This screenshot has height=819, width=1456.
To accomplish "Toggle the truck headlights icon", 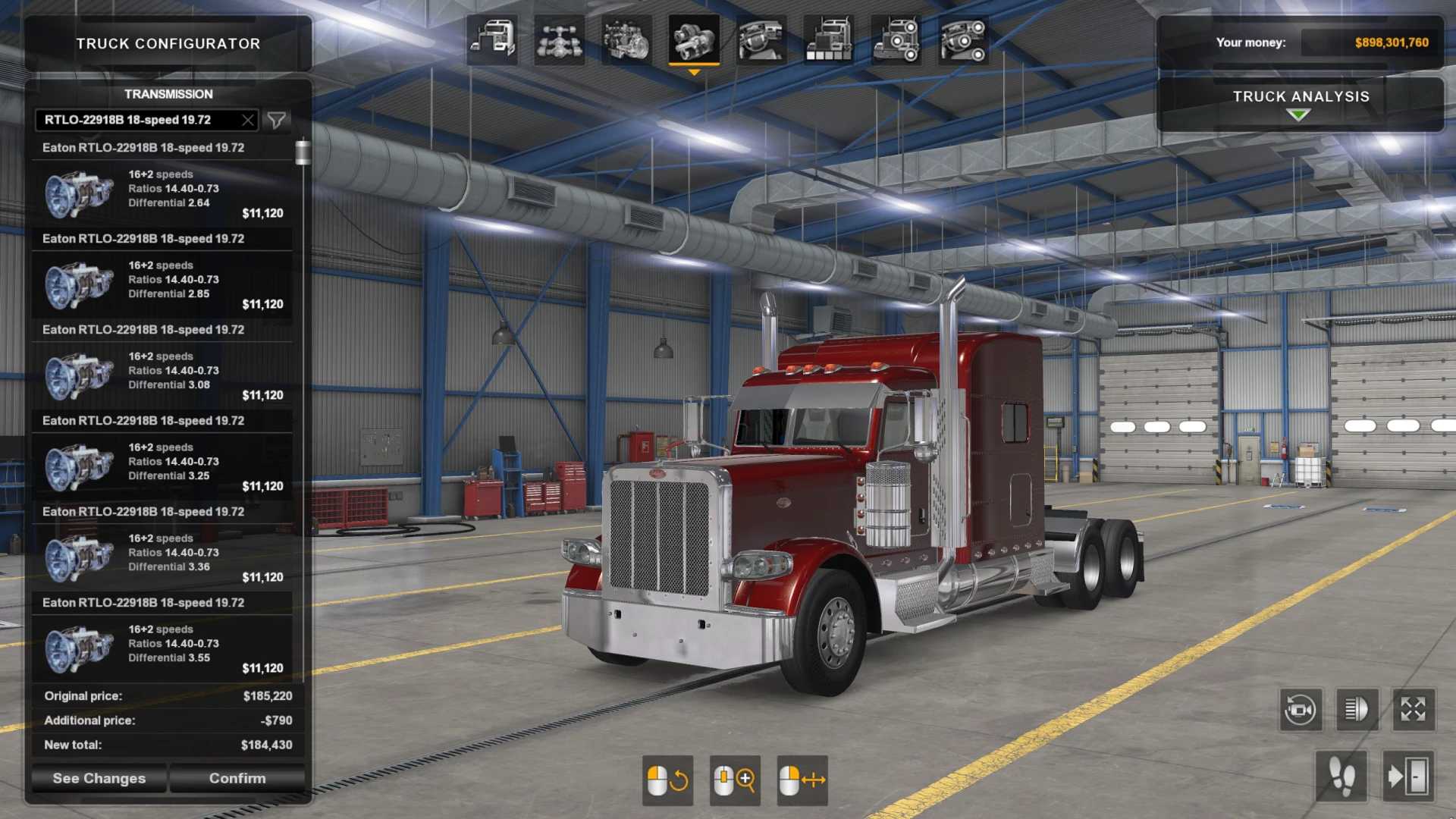I will pos(1356,710).
